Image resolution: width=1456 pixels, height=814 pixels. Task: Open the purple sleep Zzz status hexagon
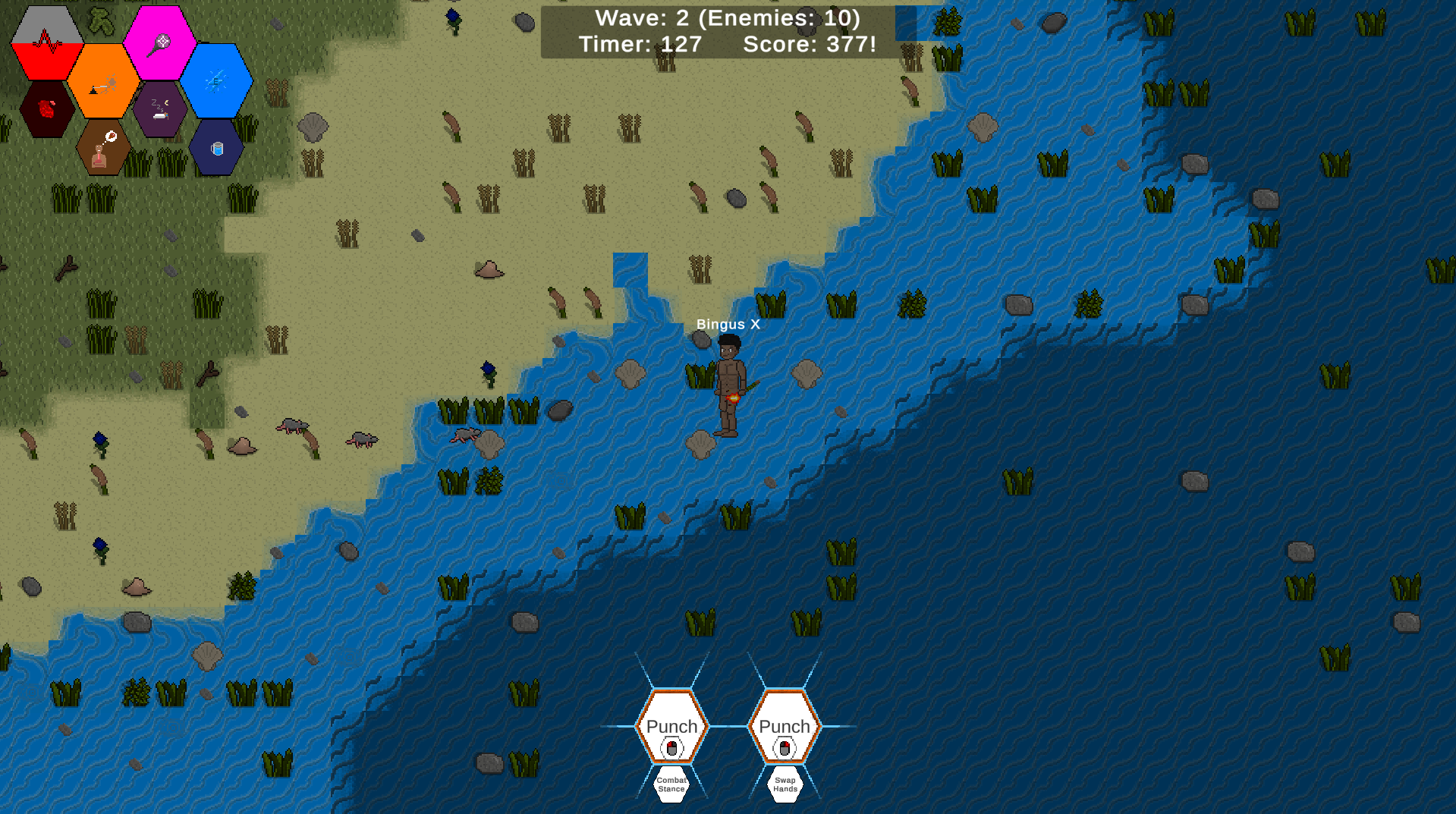tap(159, 110)
